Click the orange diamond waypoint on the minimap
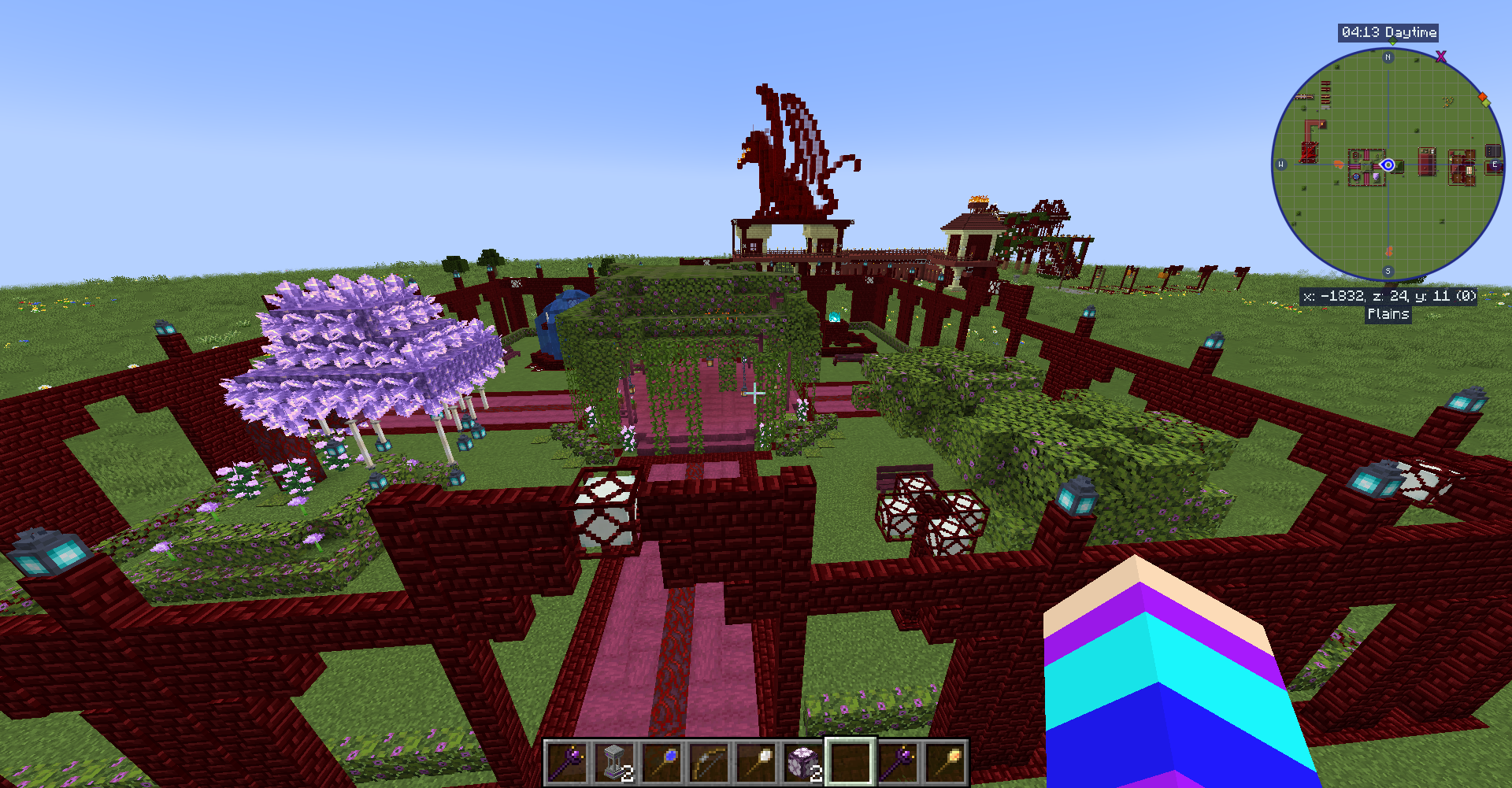 pyautogui.click(x=1484, y=97)
